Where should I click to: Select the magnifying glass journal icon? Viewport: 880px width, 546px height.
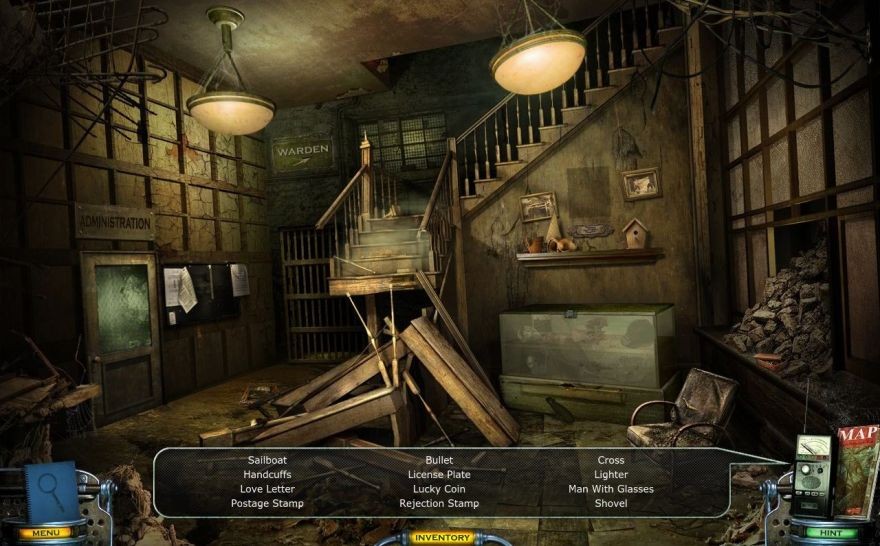click(x=50, y=488)
